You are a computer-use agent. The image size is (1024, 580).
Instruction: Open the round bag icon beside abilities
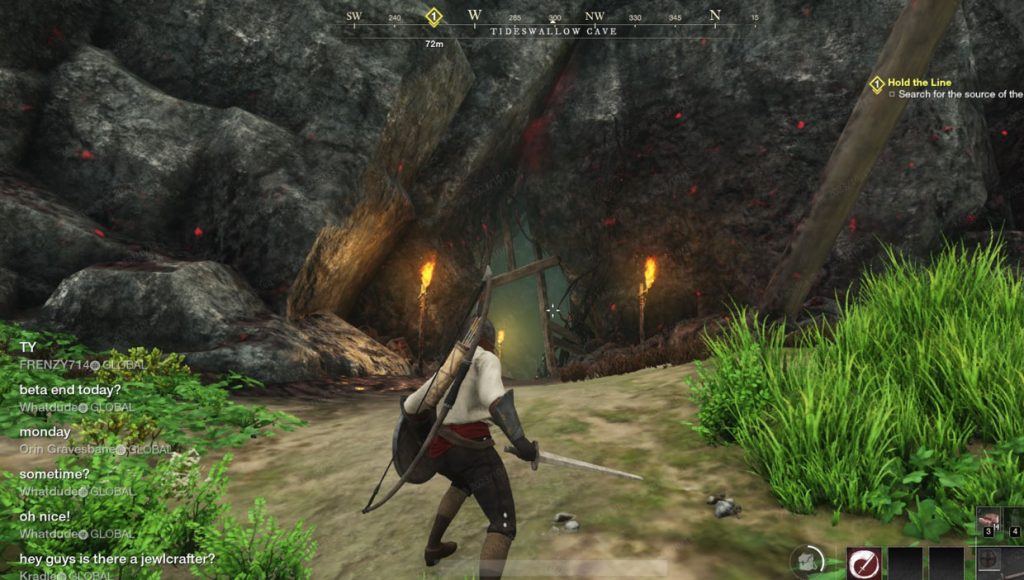[x=808, y=563]
